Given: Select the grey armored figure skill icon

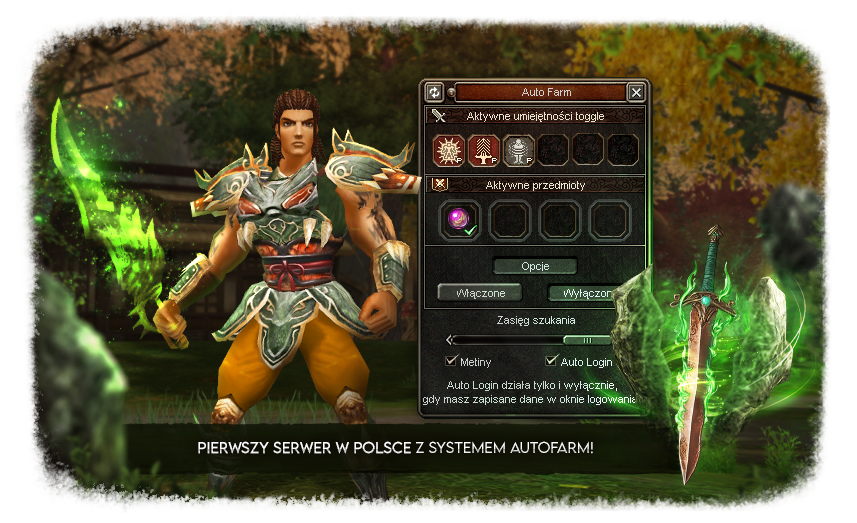Looking at the screenshot, I should point(518,151).
